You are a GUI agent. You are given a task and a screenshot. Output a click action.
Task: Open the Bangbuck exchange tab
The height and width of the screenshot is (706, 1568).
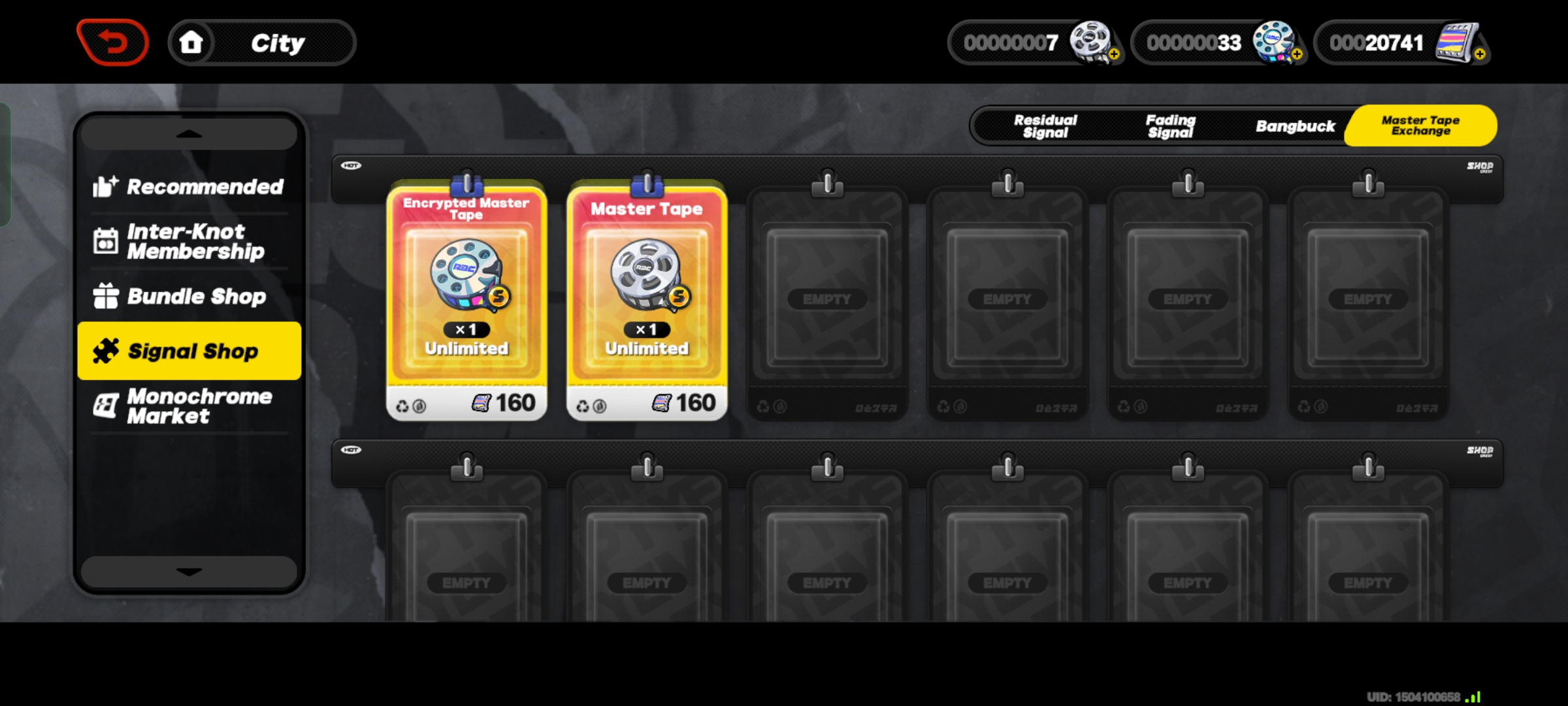pos(1296,126)
